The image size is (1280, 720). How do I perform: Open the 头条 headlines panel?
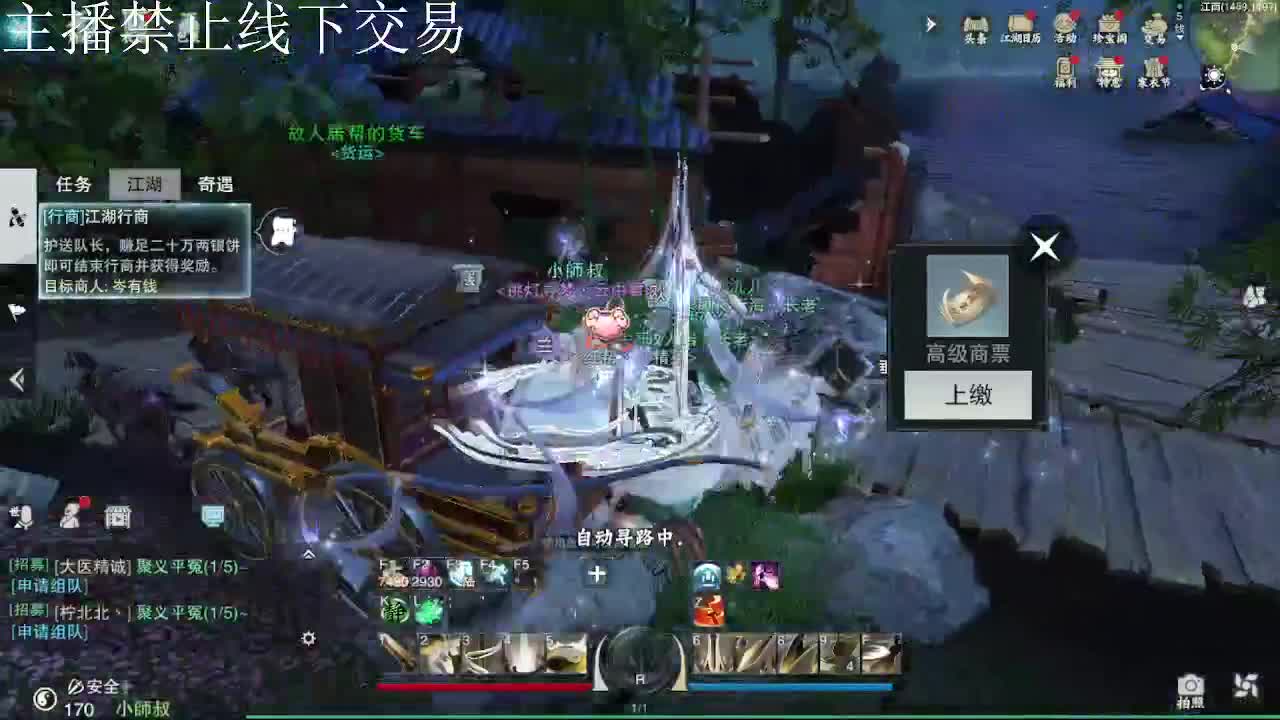coord(975,25)
